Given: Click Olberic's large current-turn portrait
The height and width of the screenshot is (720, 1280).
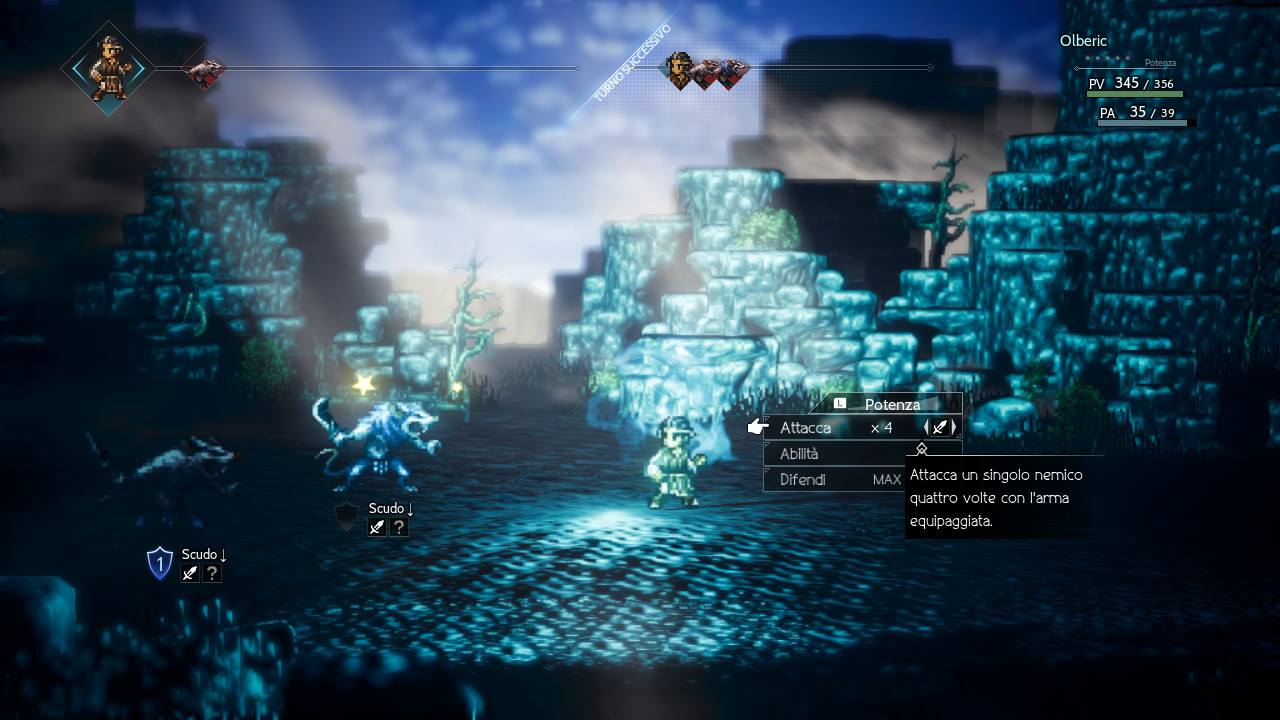Looking at the screenshot, I should (x=107, y=68).
